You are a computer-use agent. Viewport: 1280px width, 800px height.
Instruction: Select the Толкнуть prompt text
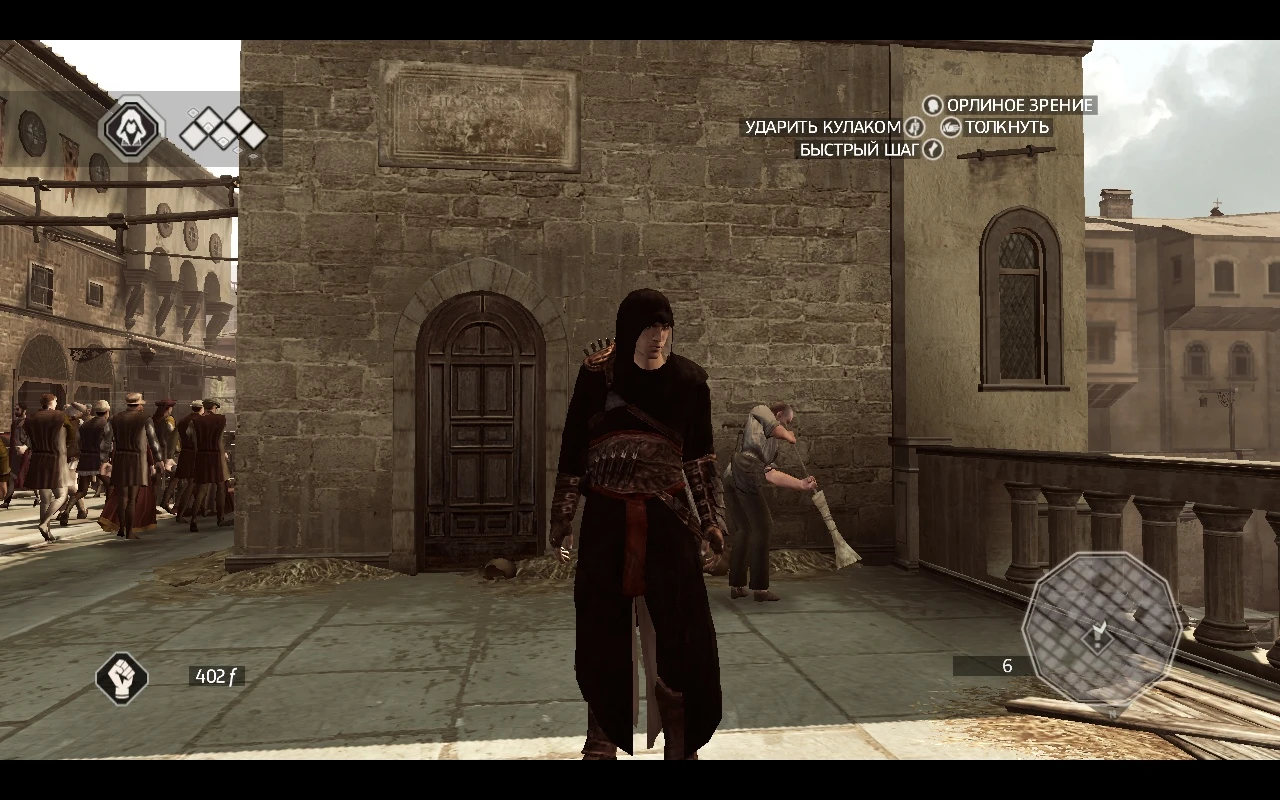1007,127
